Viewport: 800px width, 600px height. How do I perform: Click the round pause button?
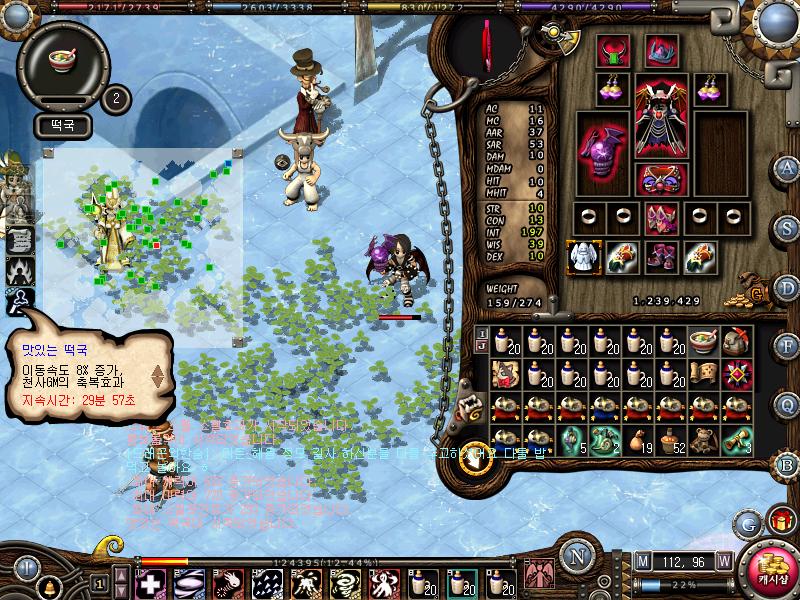click(23, 567)
